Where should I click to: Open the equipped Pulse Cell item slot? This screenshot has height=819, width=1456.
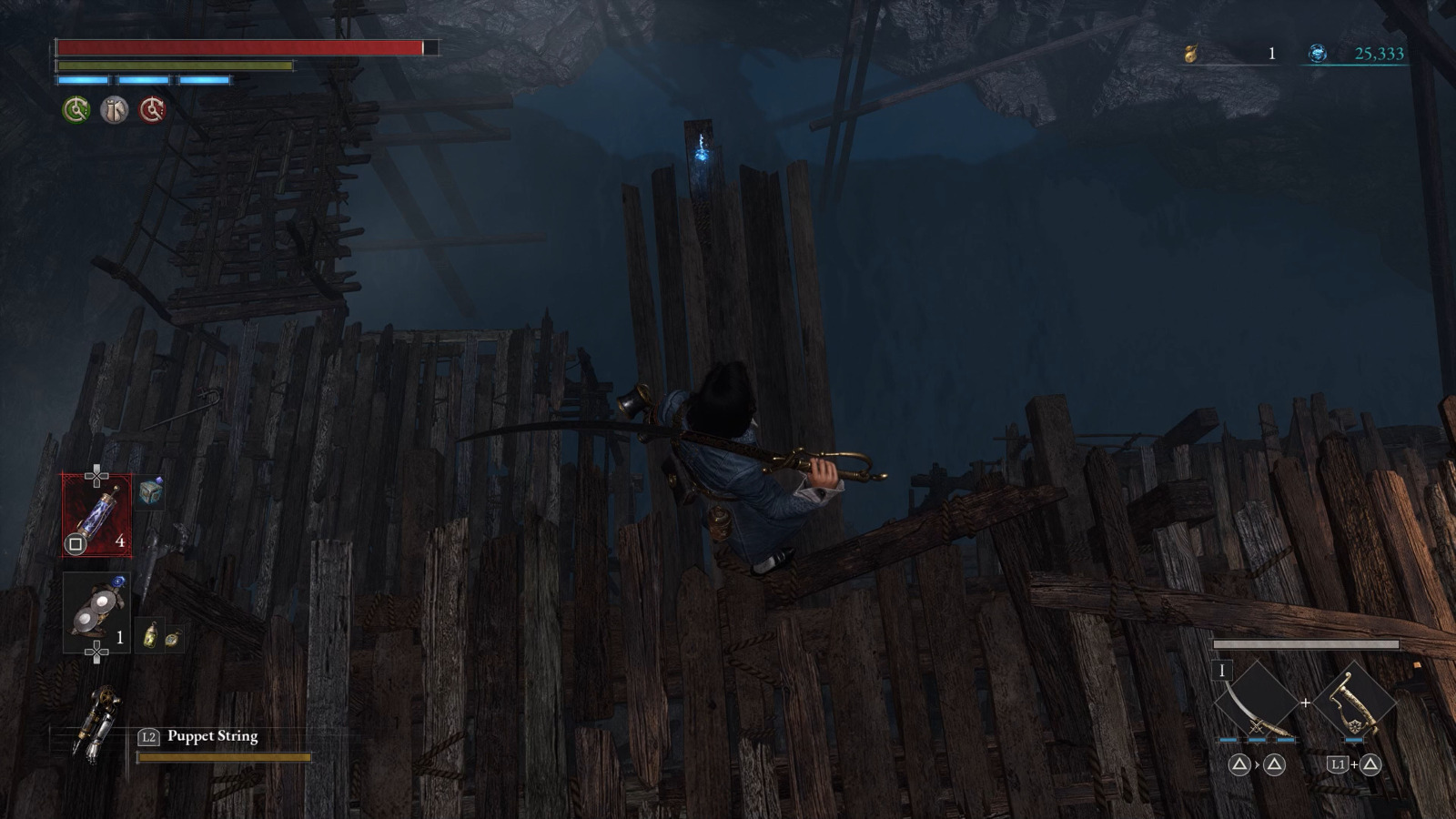point(97,515)
